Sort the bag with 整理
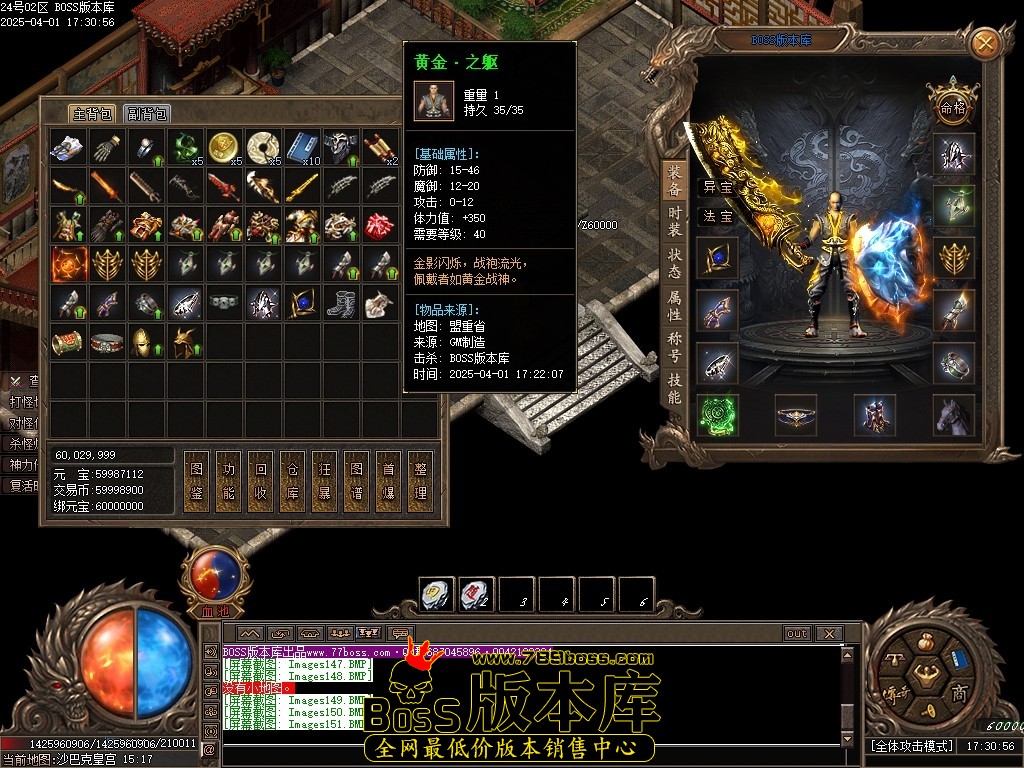1024x768 pixels. (420, 481)
